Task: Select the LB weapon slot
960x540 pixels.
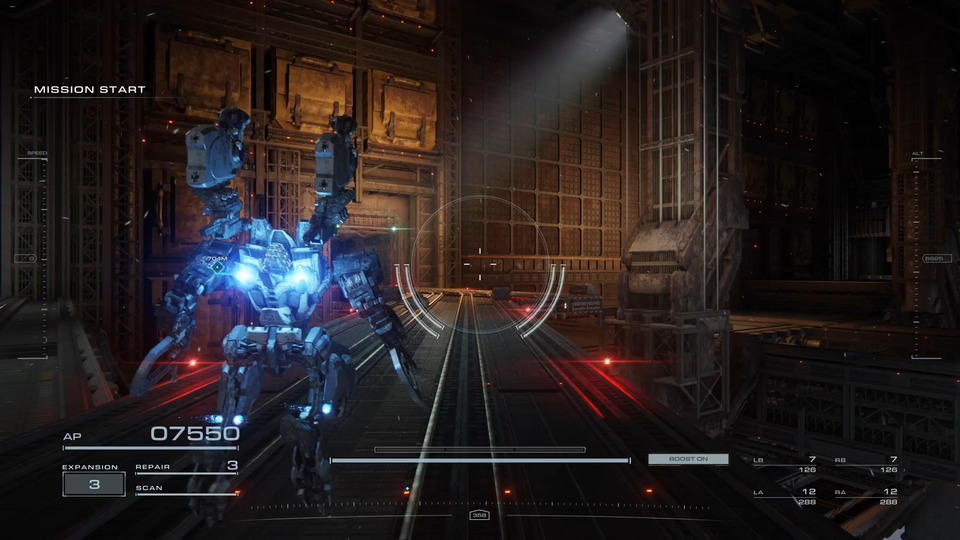Action: (785, 464)
